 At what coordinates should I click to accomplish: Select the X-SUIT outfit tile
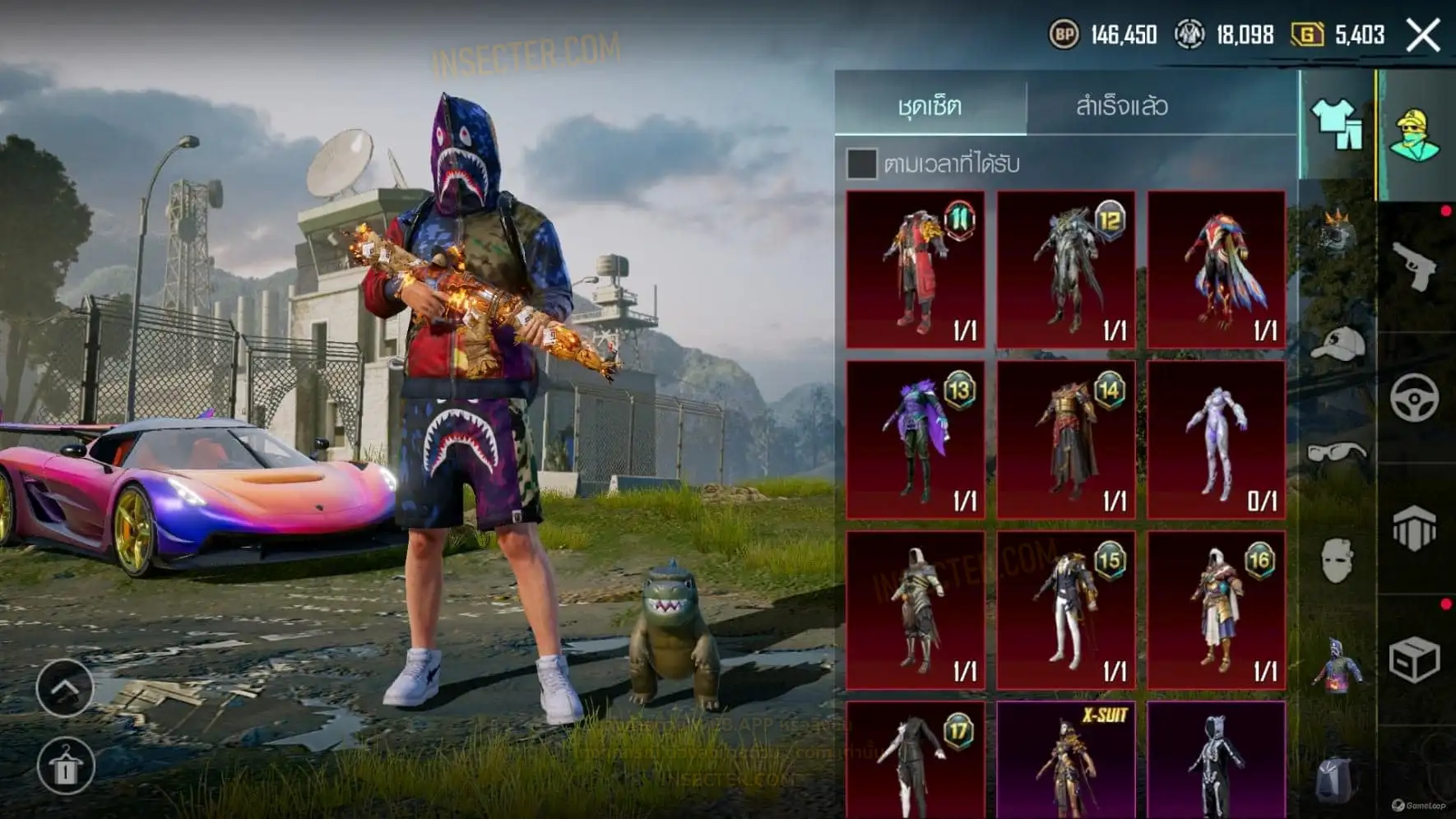click(x=1066, y=761)
